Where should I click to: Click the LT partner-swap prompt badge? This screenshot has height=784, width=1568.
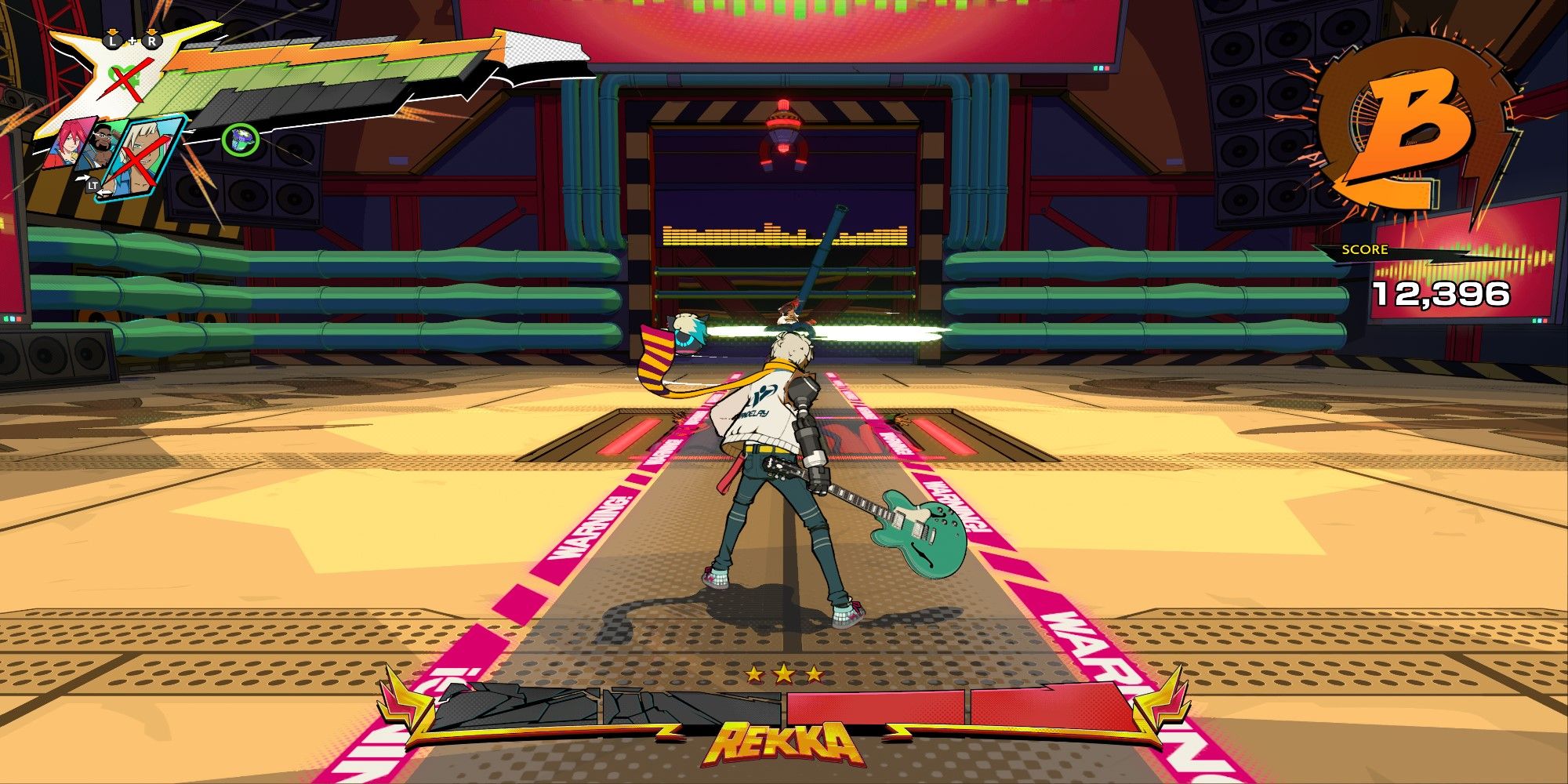pyautogui.click(x=94, y=184)
